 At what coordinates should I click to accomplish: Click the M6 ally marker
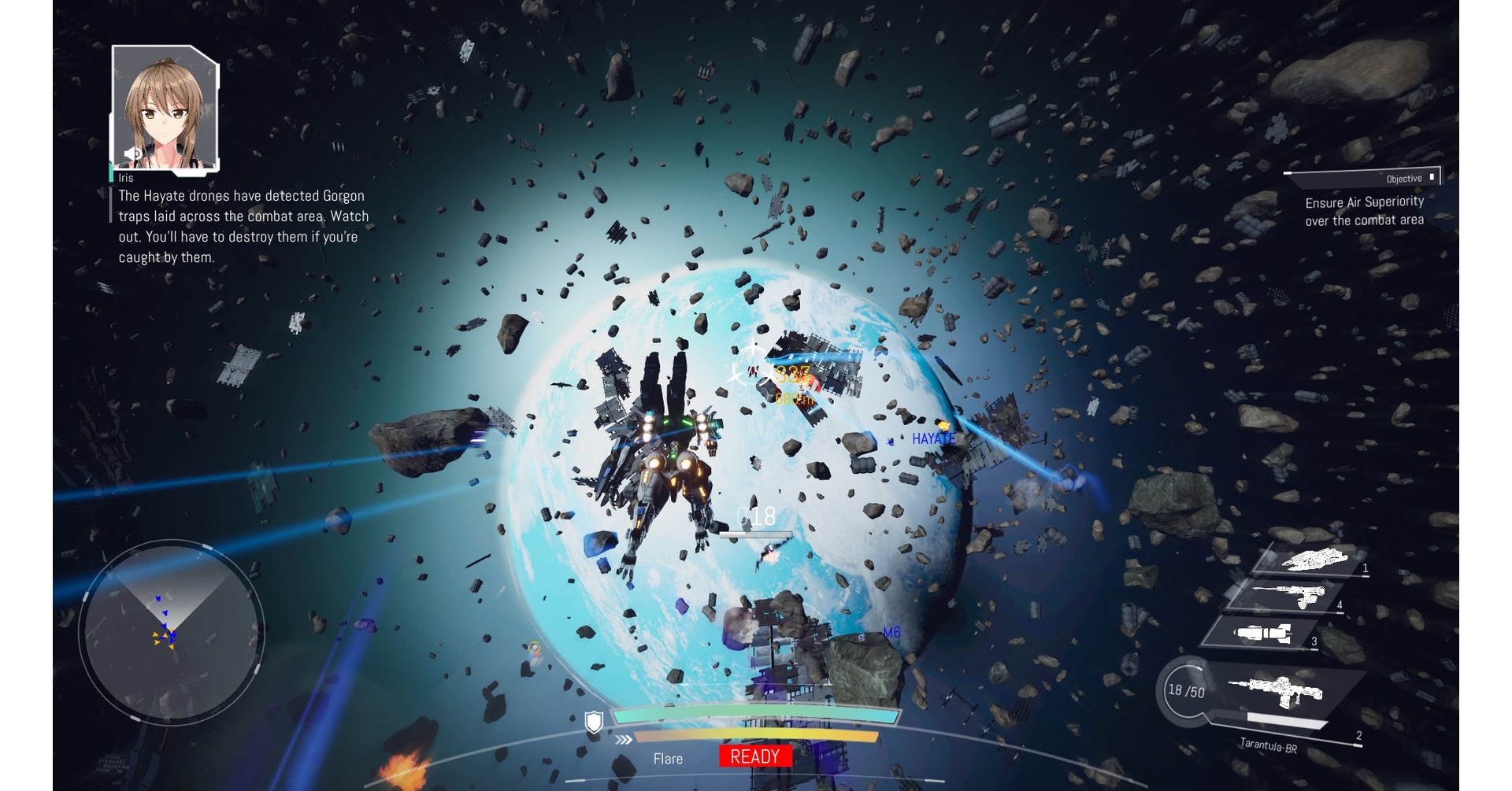coord(892,631)
